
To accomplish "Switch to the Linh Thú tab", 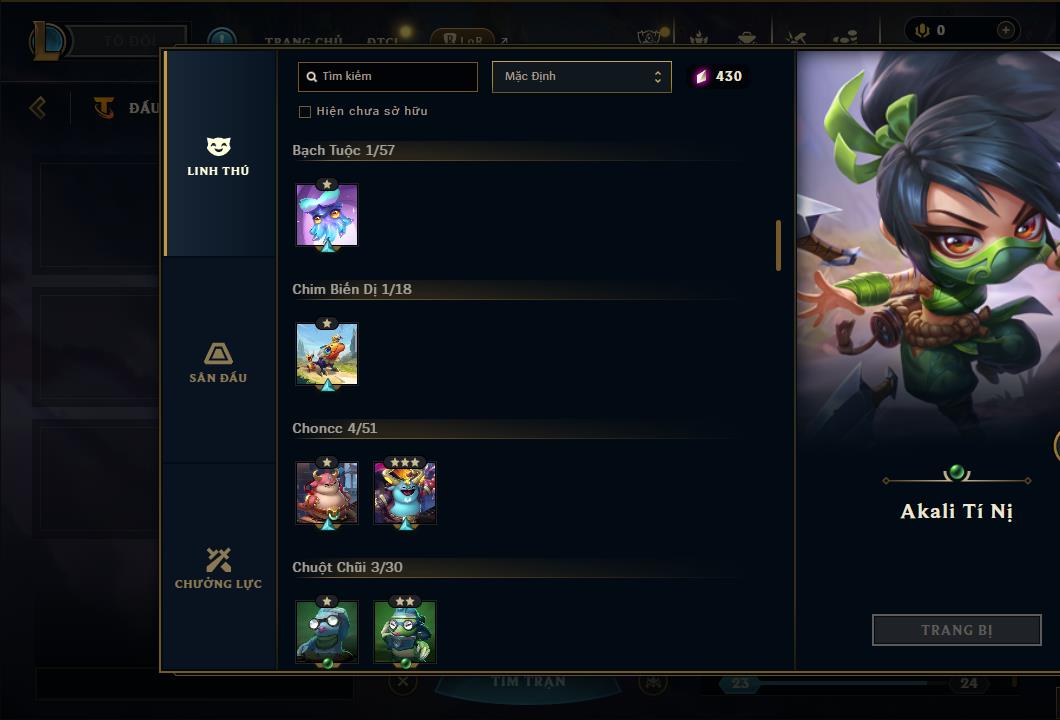I will pyautogui.click(x=218, y=157).
